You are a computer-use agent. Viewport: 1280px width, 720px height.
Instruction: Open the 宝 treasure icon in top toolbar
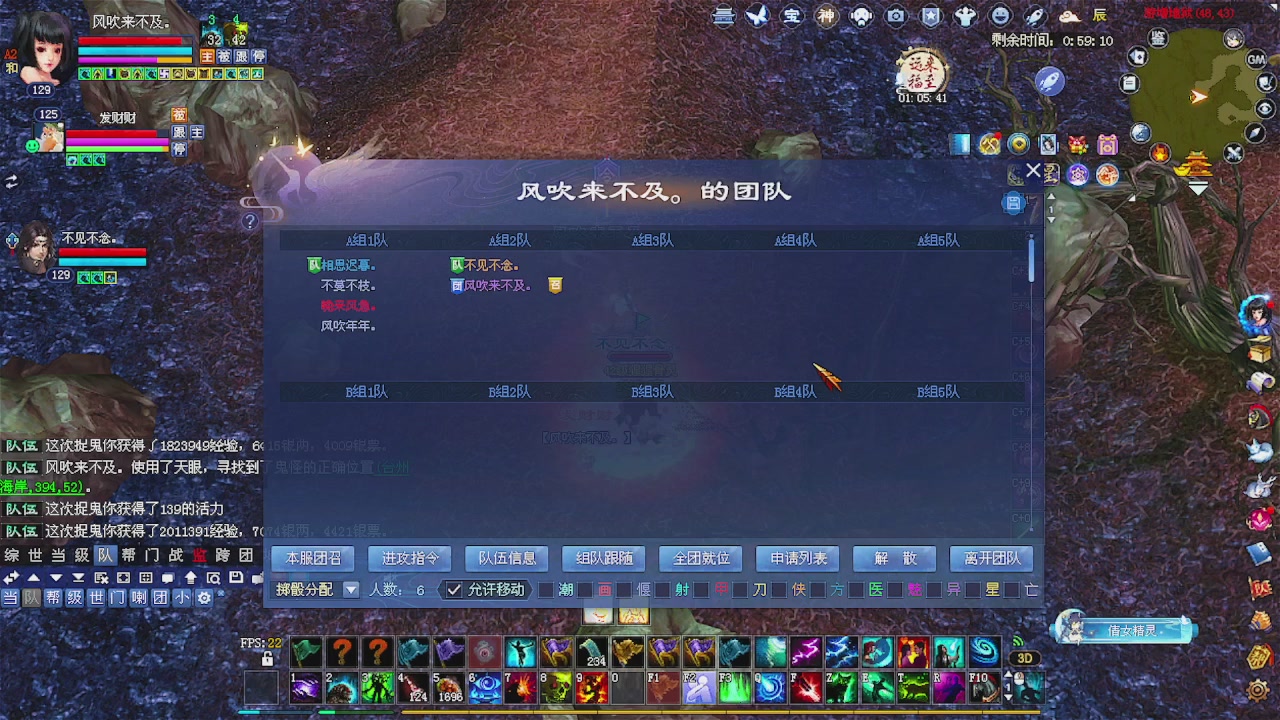(x=792, y=16)
